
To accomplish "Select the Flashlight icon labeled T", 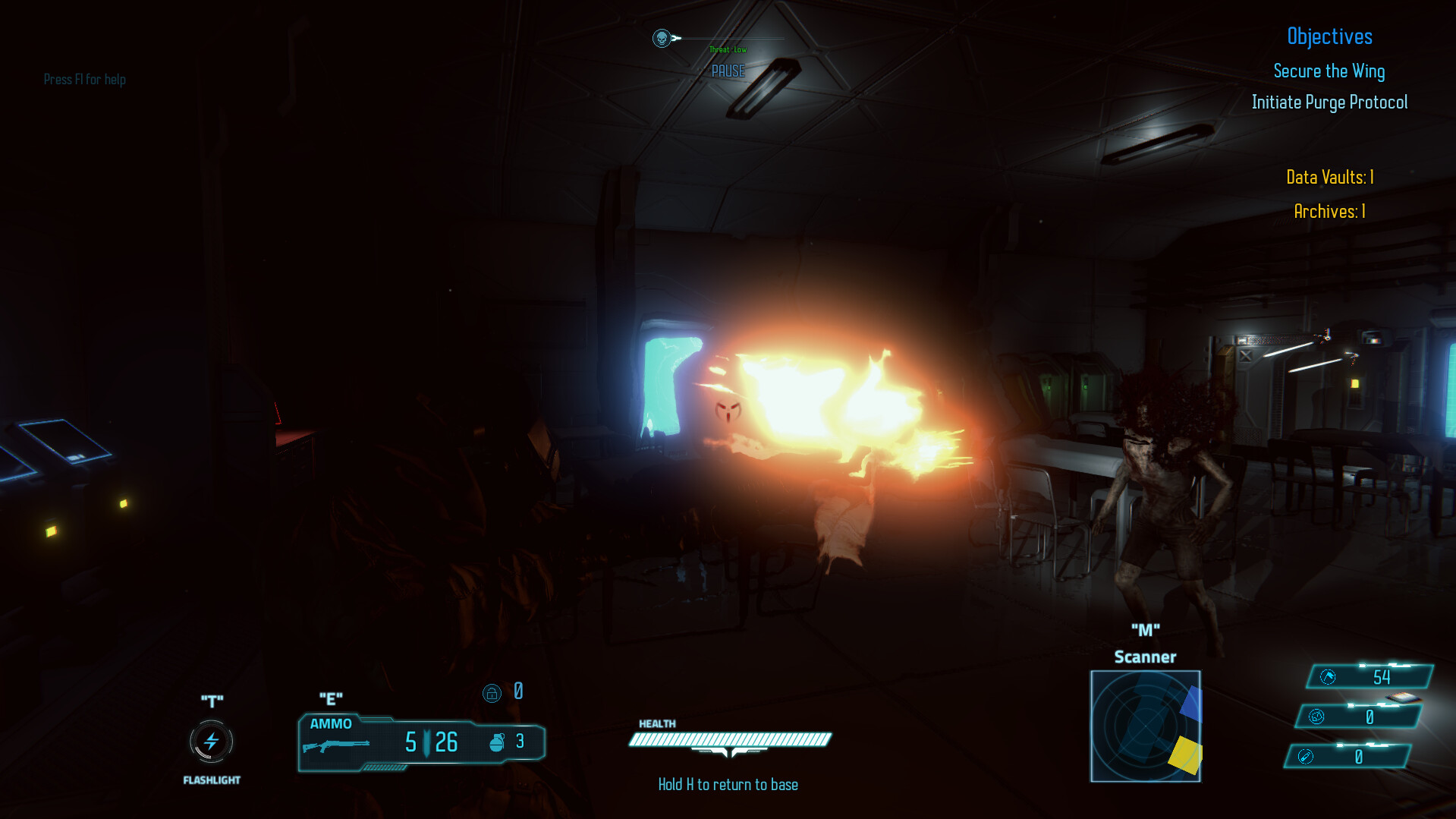I will [x=210, y=742].
